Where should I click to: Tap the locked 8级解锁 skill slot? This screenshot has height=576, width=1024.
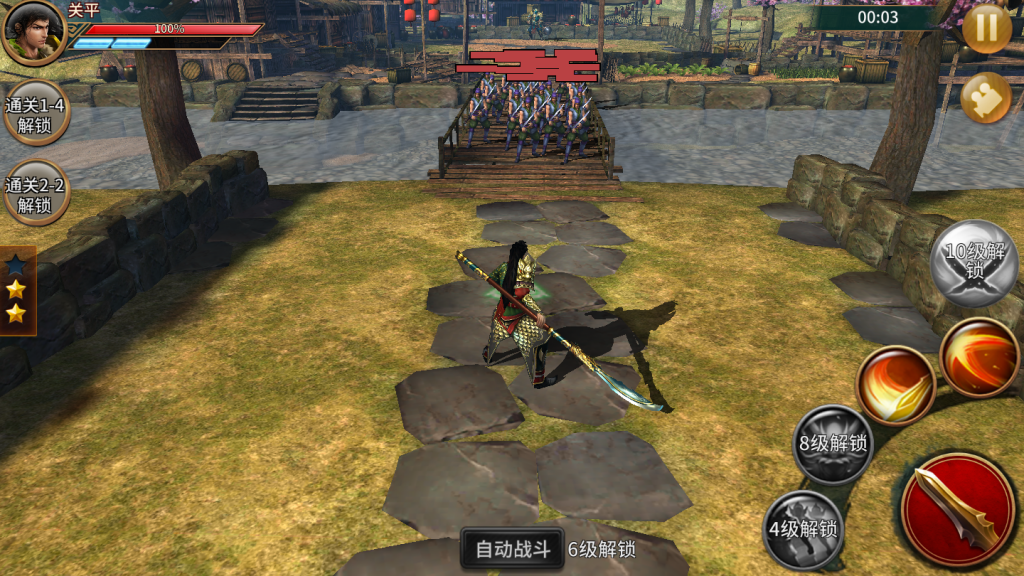pyautogui.click(x=832, y=444)
